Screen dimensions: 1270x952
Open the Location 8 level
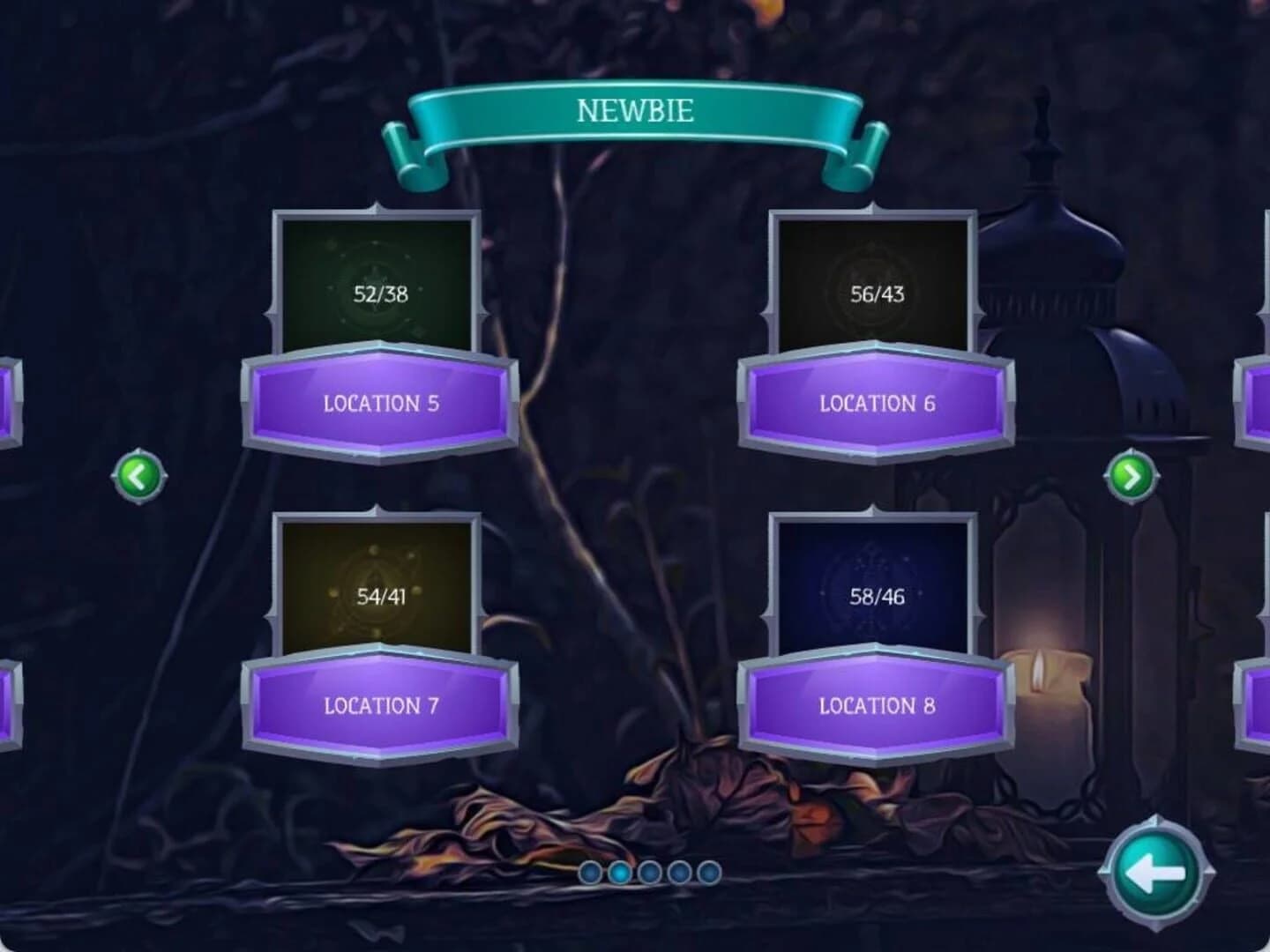(875, 704)
